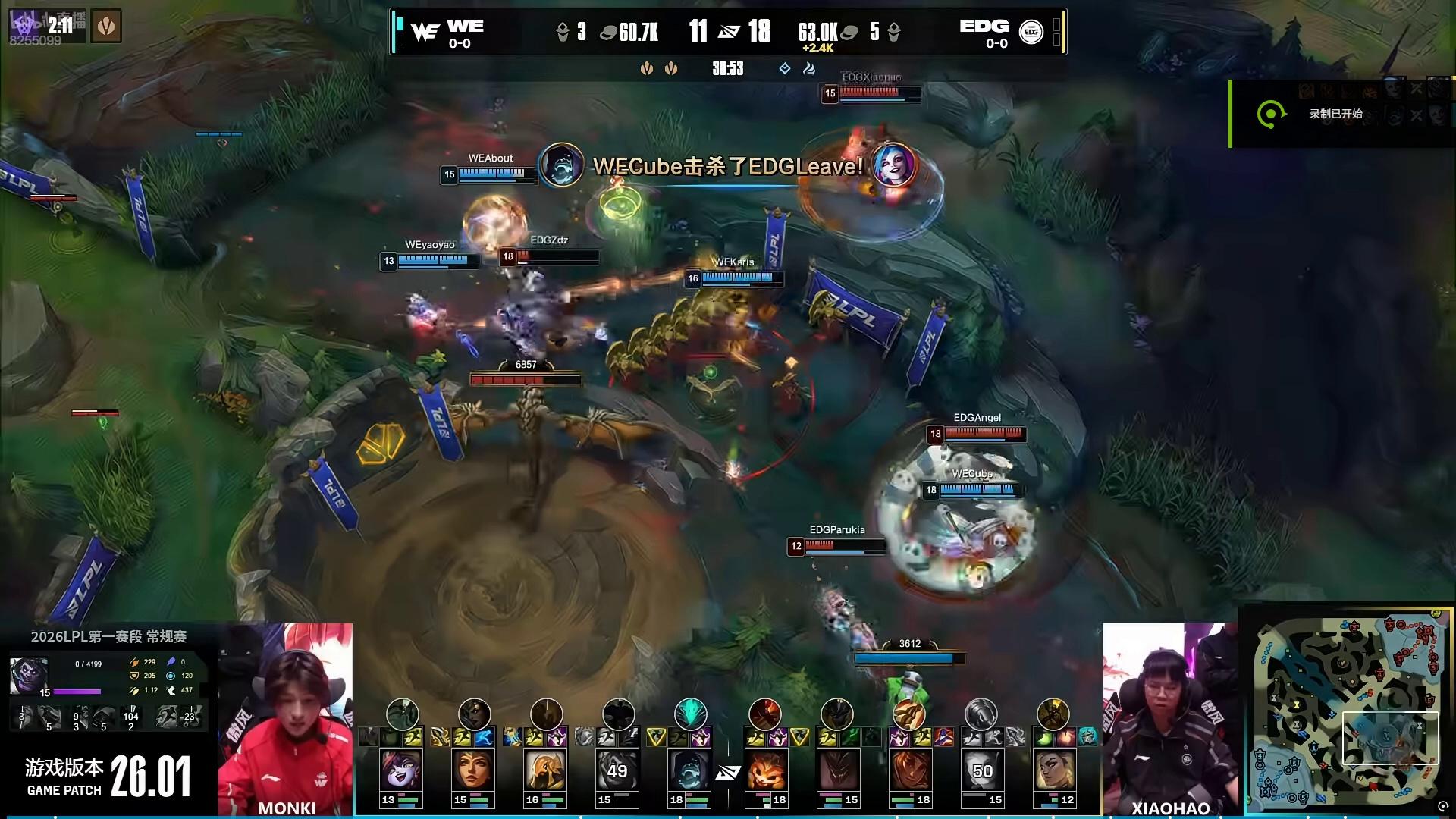Screen dimensions: 1456x819
Task: Click the glowing teal ultimate ability icon
Action: pyautogui.click(x=690, y=714)
